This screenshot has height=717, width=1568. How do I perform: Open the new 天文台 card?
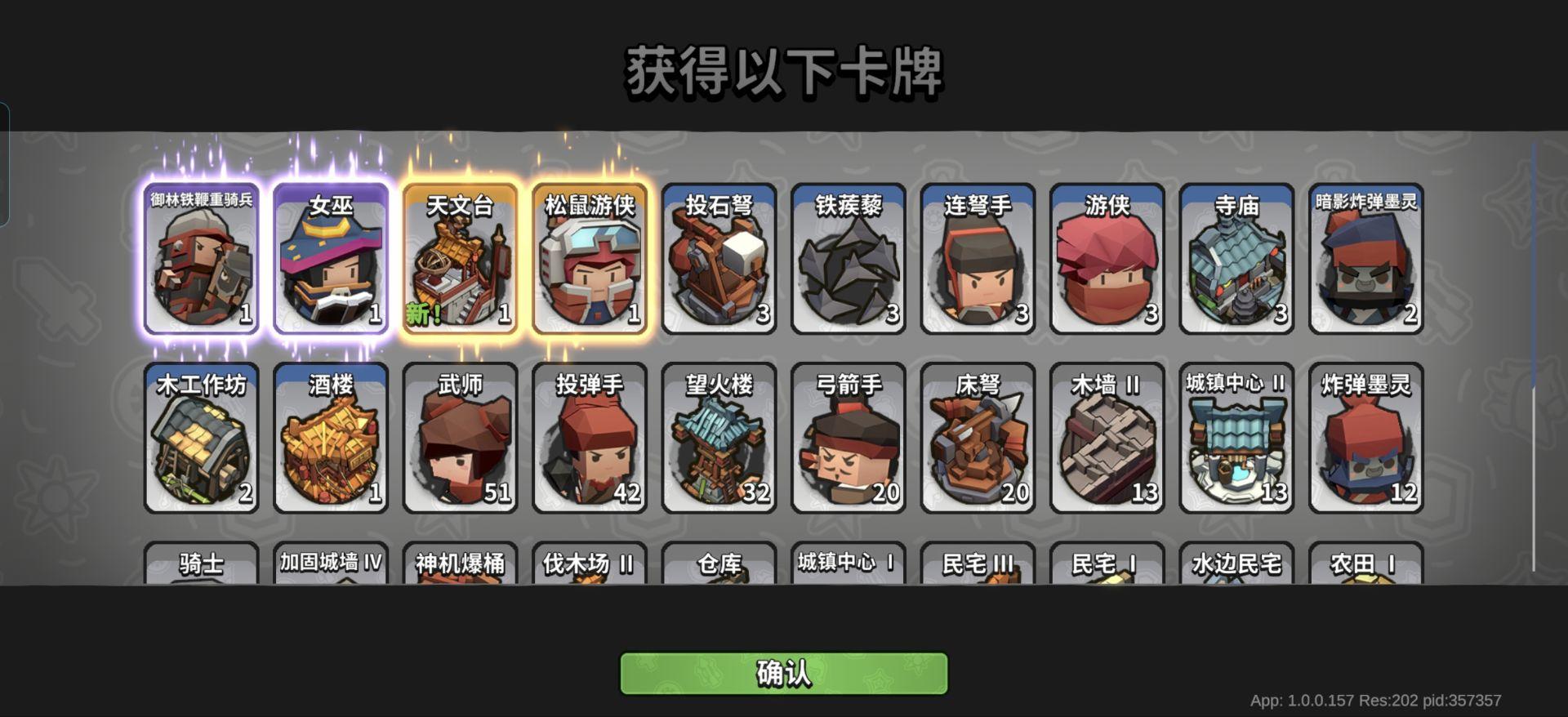pyautogui.click(x=459, y=260)
